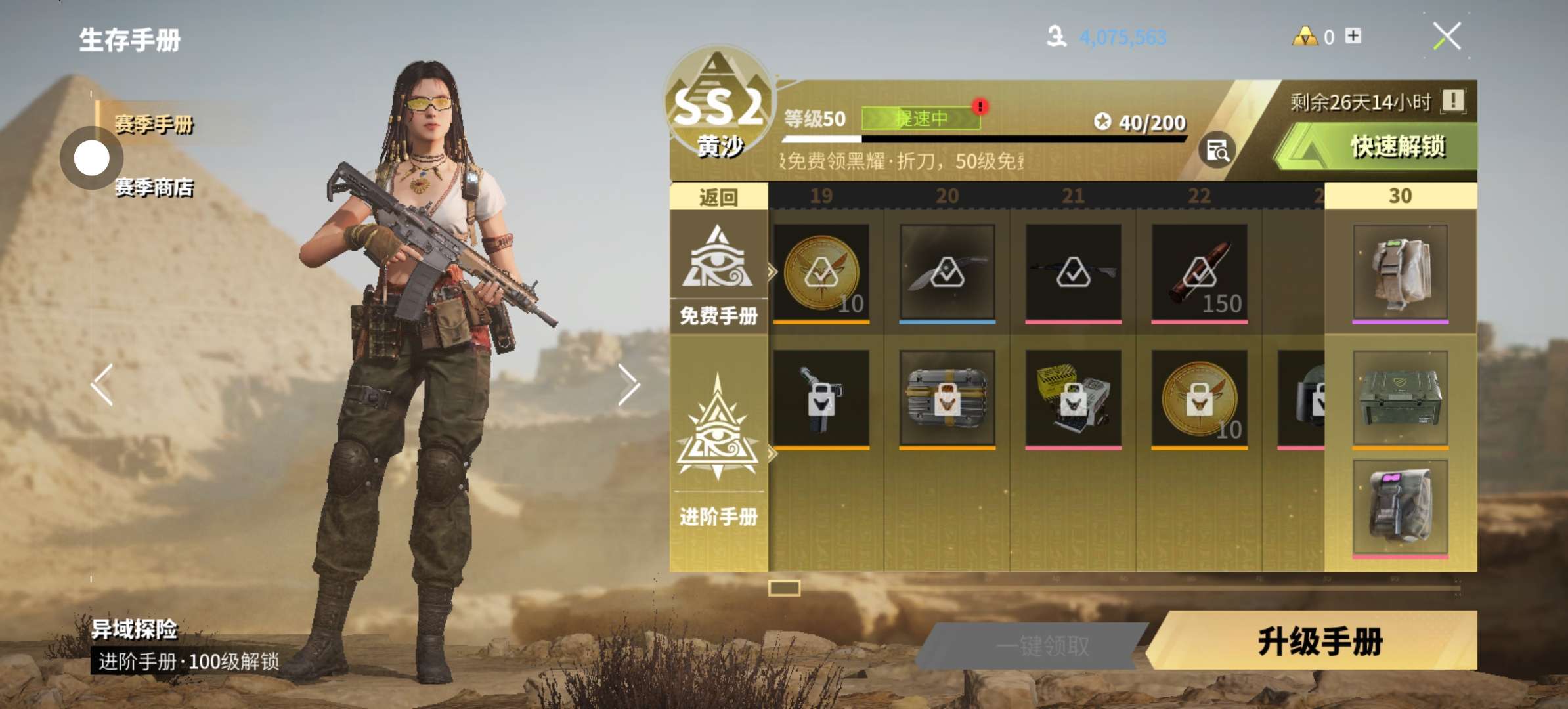This screenshot has width=1568, height=709.
Task: Open the reward preview magnifier icon
Action: pyautogui.click(x=1217, y=150)
